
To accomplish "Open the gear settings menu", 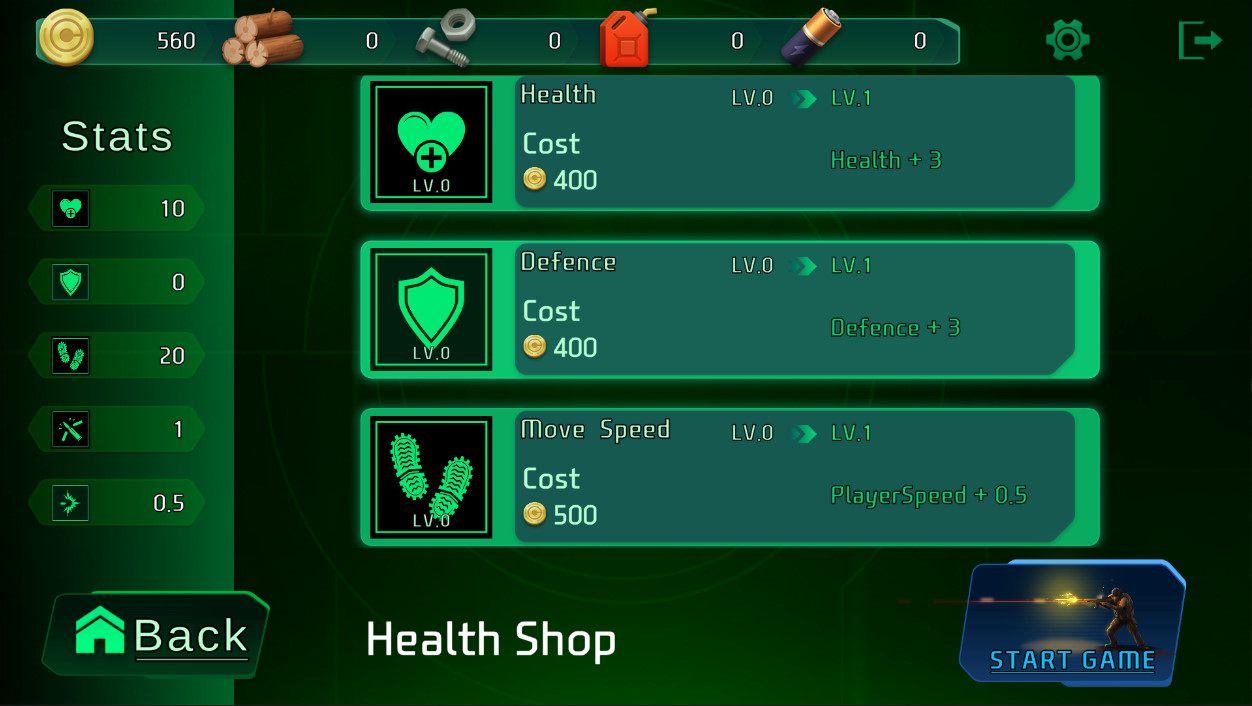I will 1067,40.
